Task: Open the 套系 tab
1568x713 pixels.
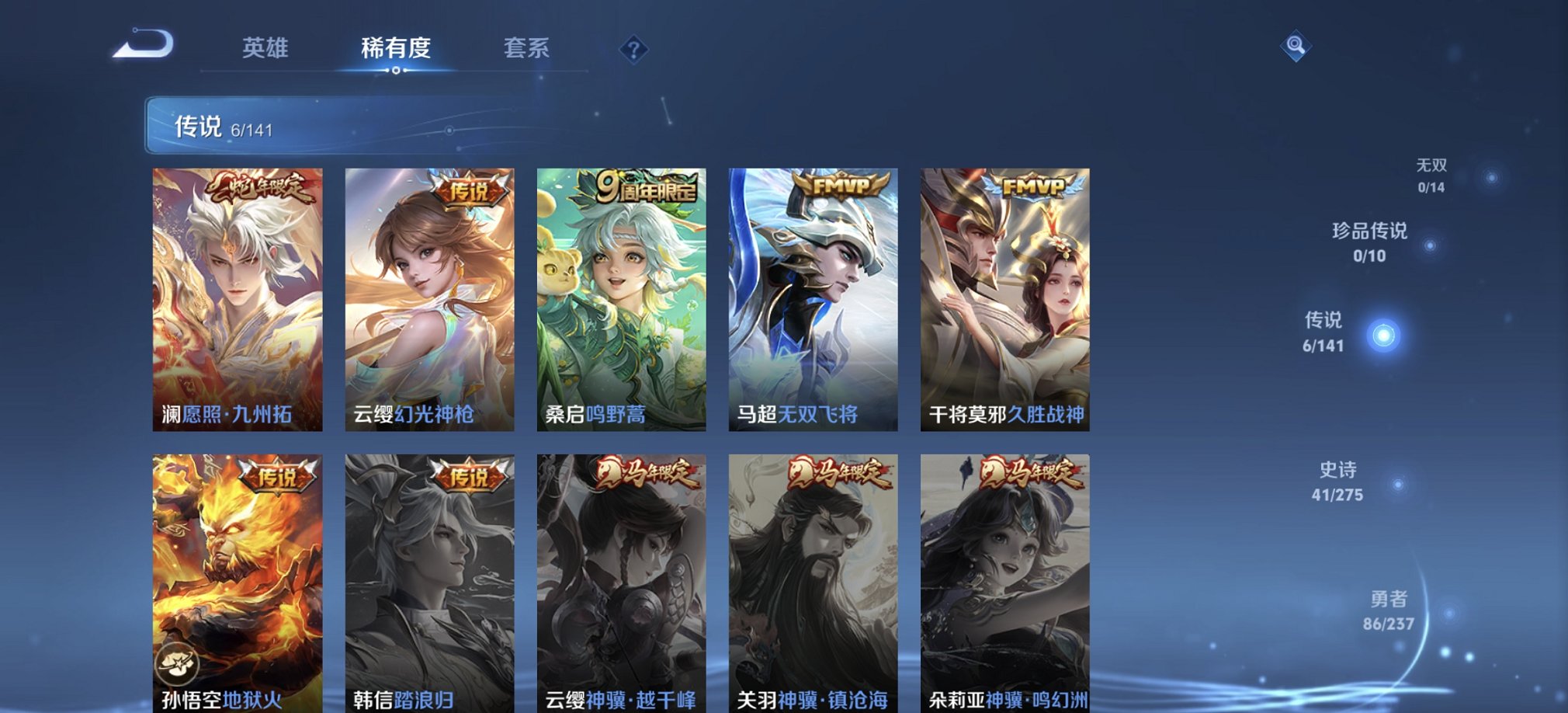Action: tap(524, 48)
